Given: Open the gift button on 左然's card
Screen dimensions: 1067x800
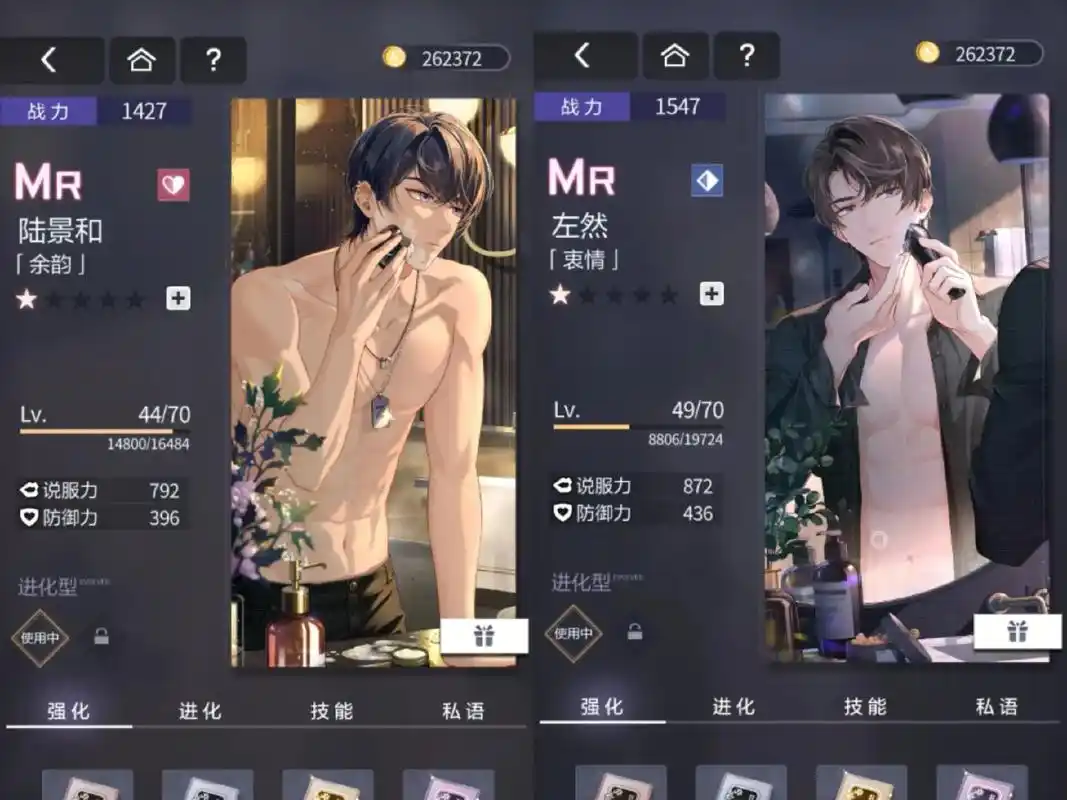Looking at the screenshot, I should click(1017, 631).
